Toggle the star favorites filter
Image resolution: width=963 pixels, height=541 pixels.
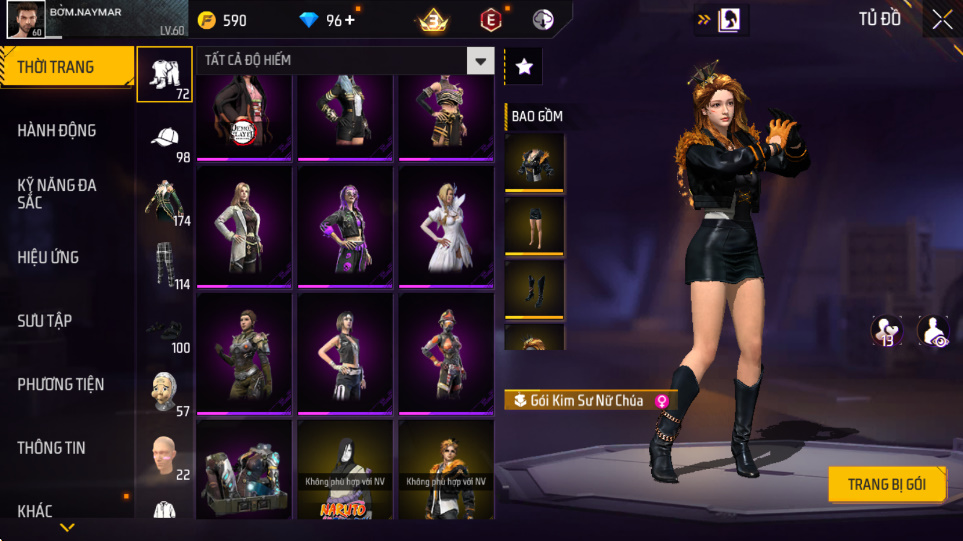[524, 66]
